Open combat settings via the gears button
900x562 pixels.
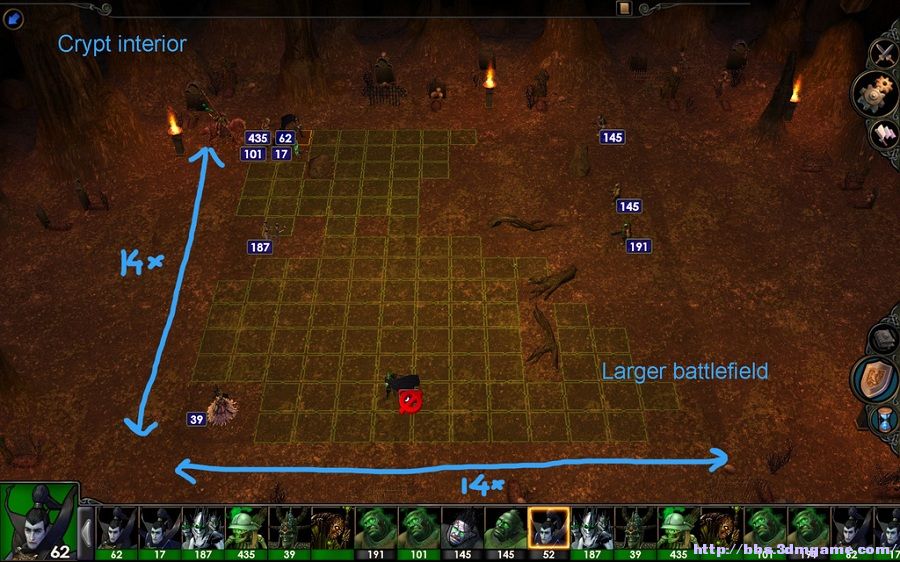[x=876, y=93]
